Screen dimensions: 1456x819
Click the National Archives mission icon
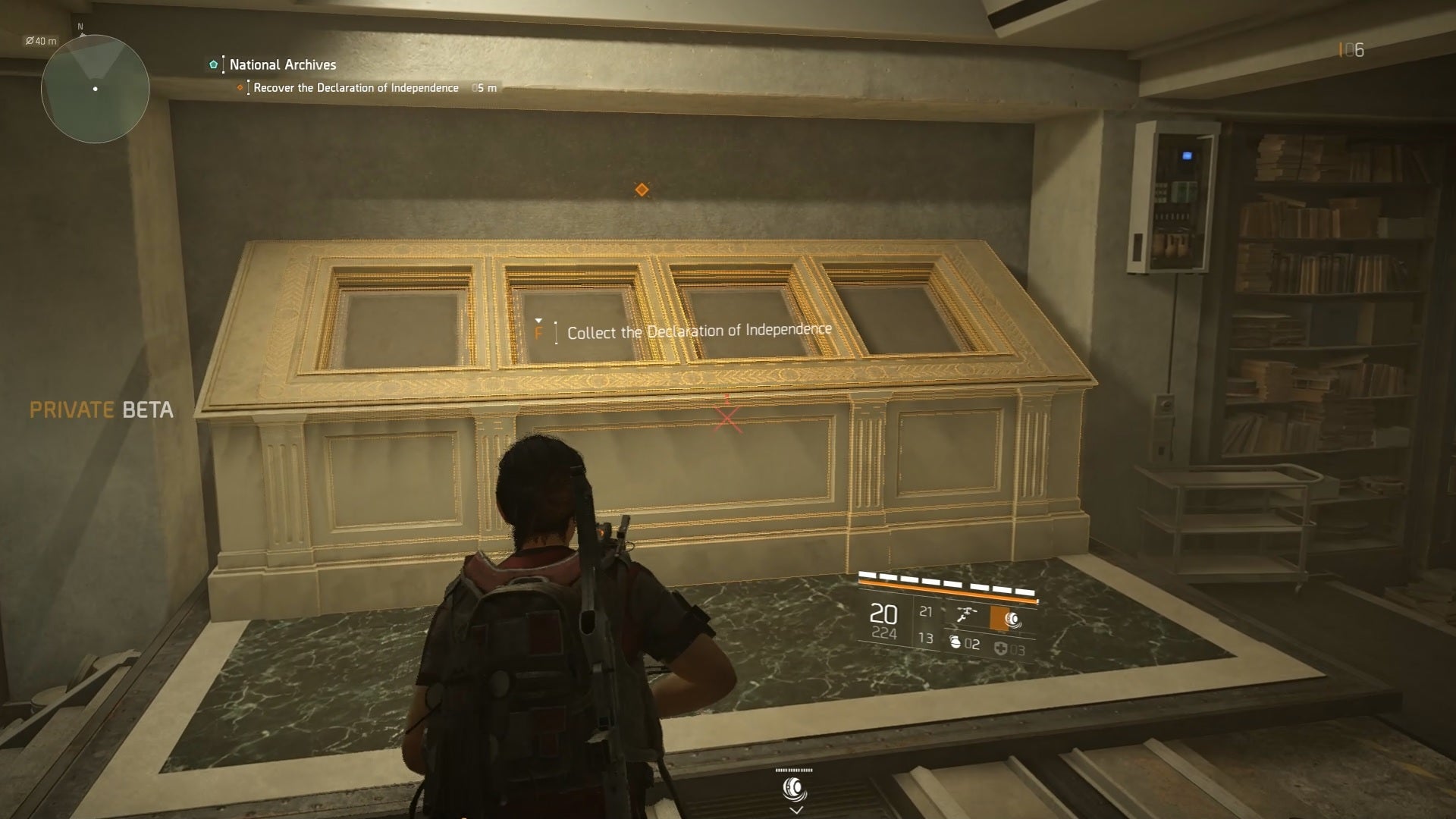(213, 64)
